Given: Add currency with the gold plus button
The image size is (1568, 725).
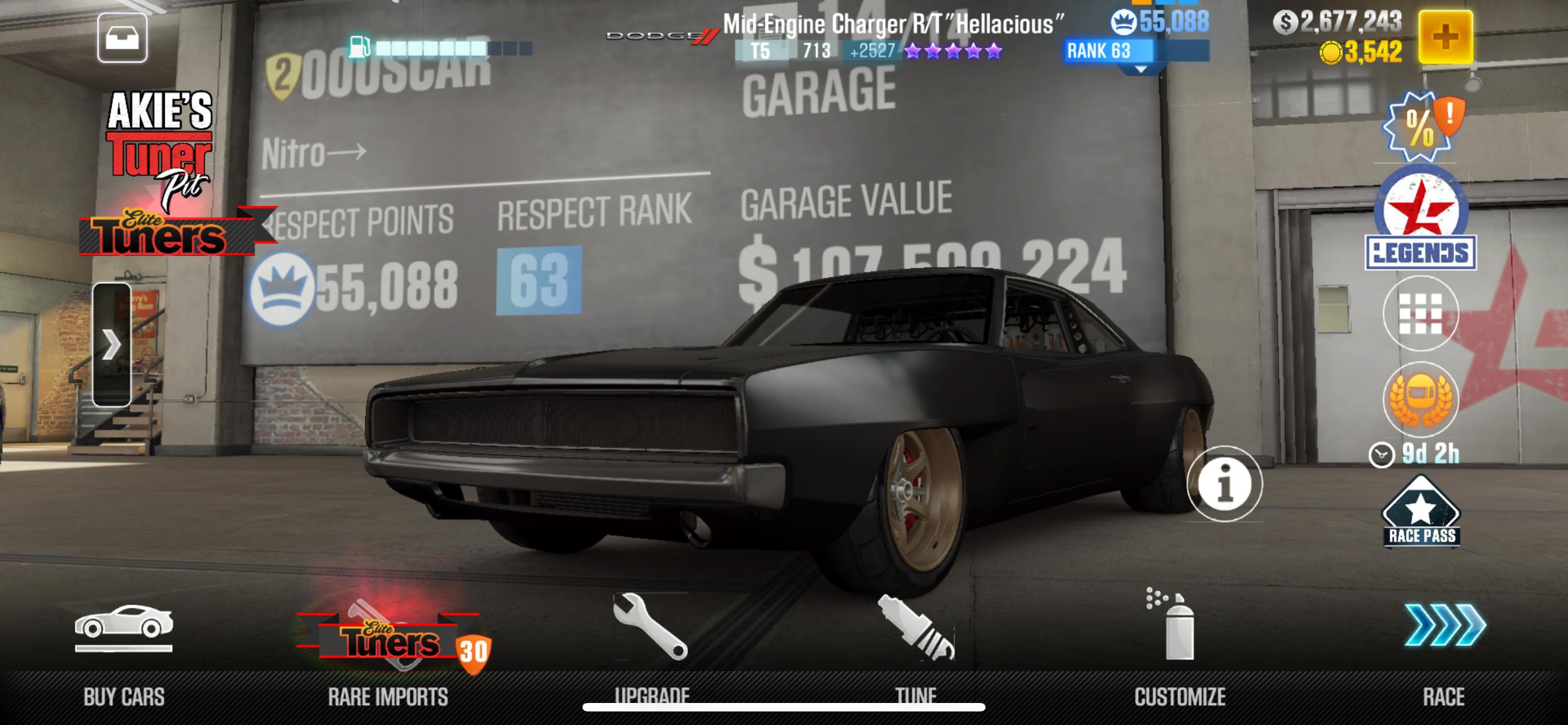Looking at the screenshot, I should pos(1445,37).
